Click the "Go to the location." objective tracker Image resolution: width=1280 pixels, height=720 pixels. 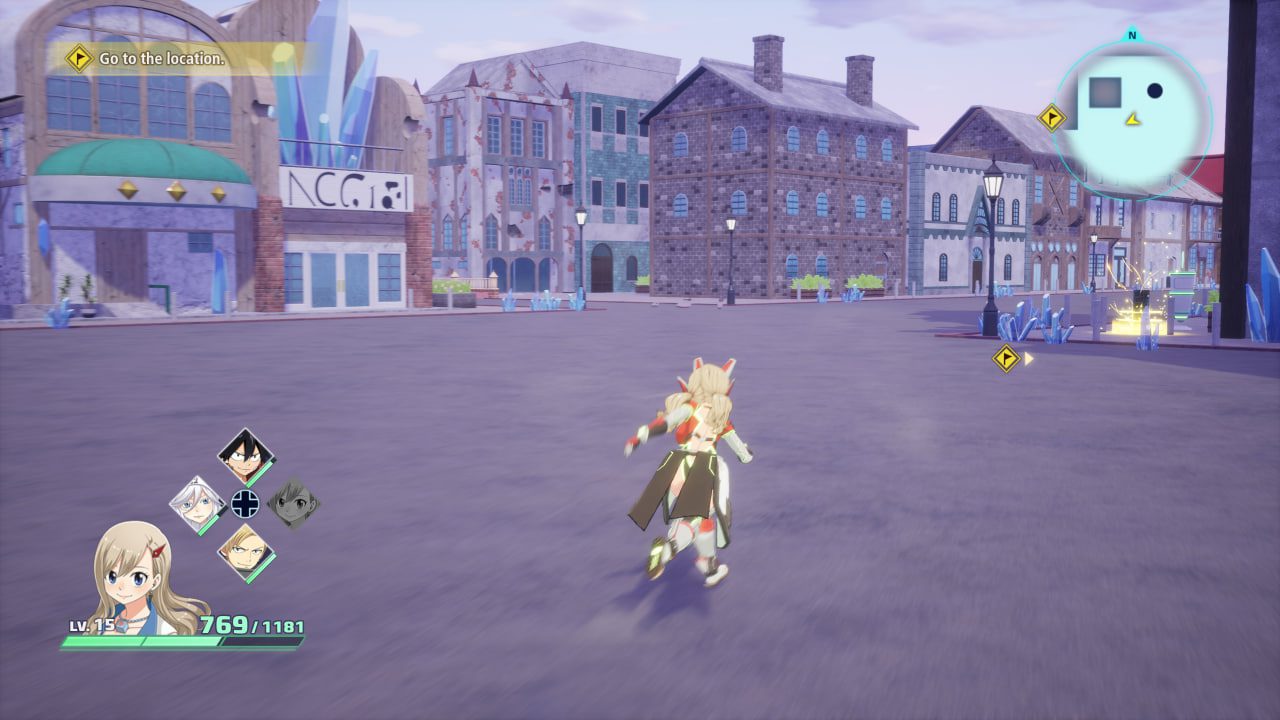[x=160, y=59]
